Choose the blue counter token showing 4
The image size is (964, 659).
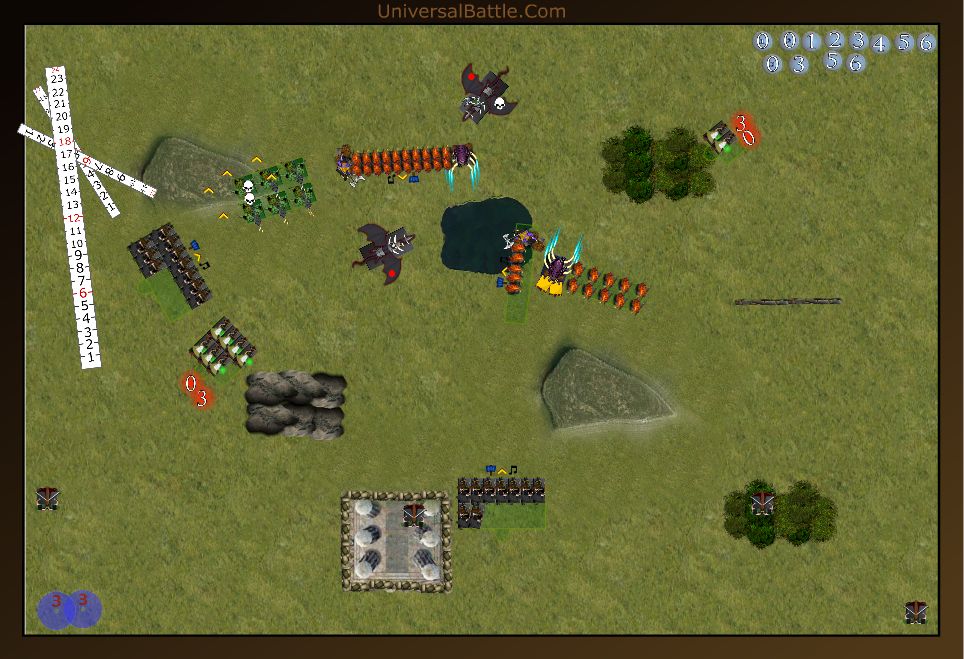click(880, 44)
